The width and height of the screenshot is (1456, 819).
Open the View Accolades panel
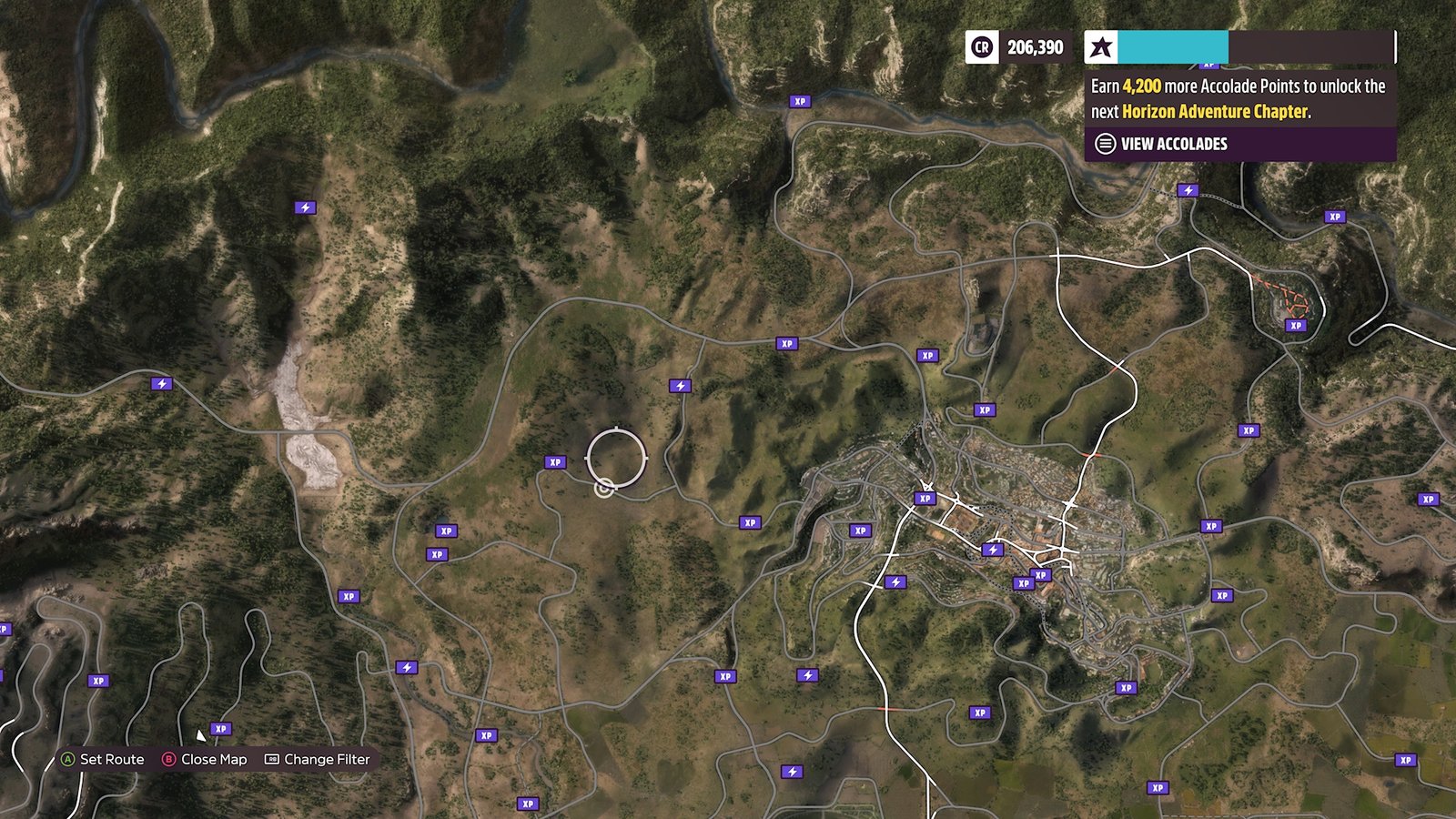1173,144
